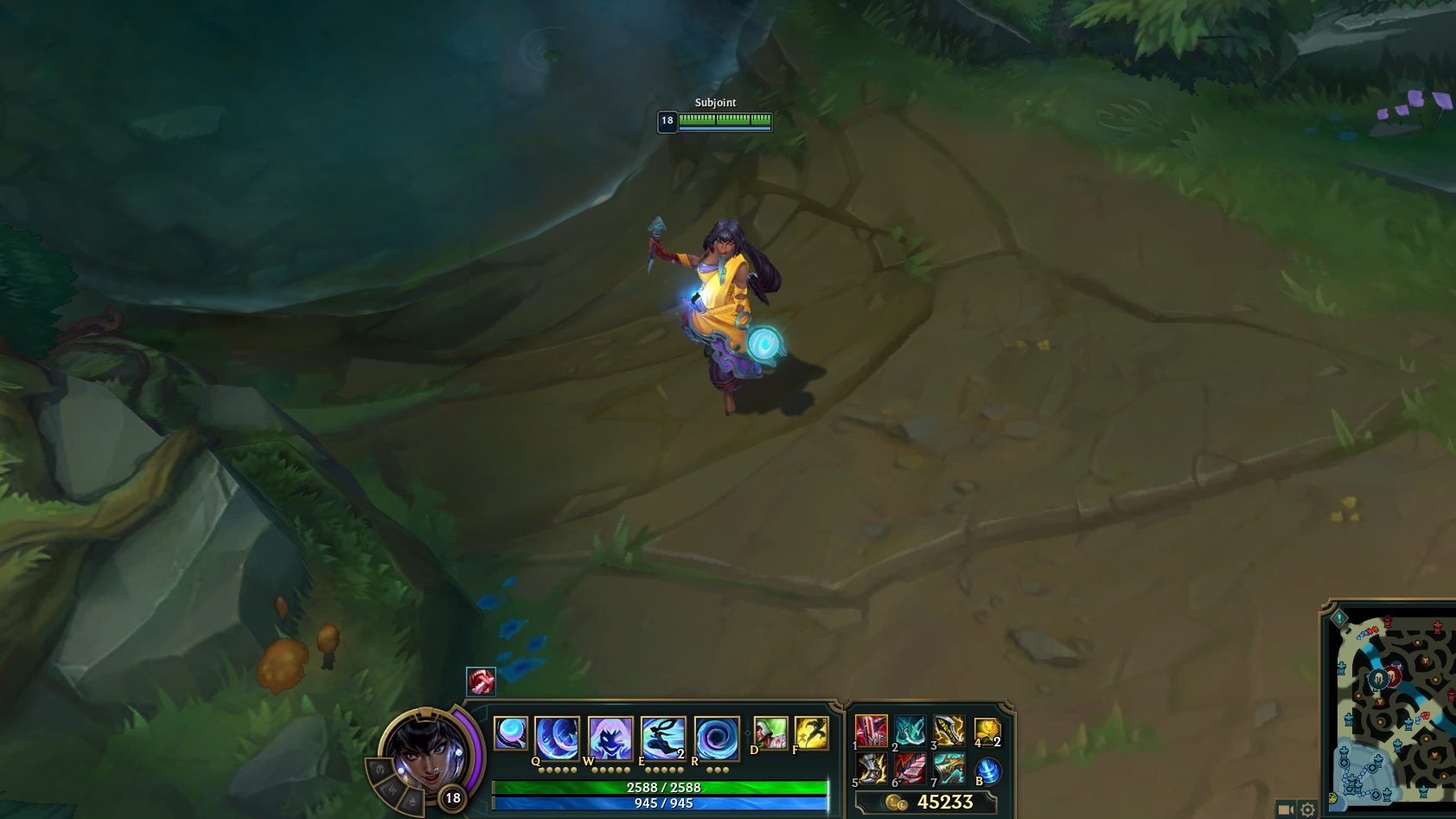The width and height of the screenshot is (1456, 819).
Task: Click the teal hooks item in inventory slot 2
Action: click(909, 729)
